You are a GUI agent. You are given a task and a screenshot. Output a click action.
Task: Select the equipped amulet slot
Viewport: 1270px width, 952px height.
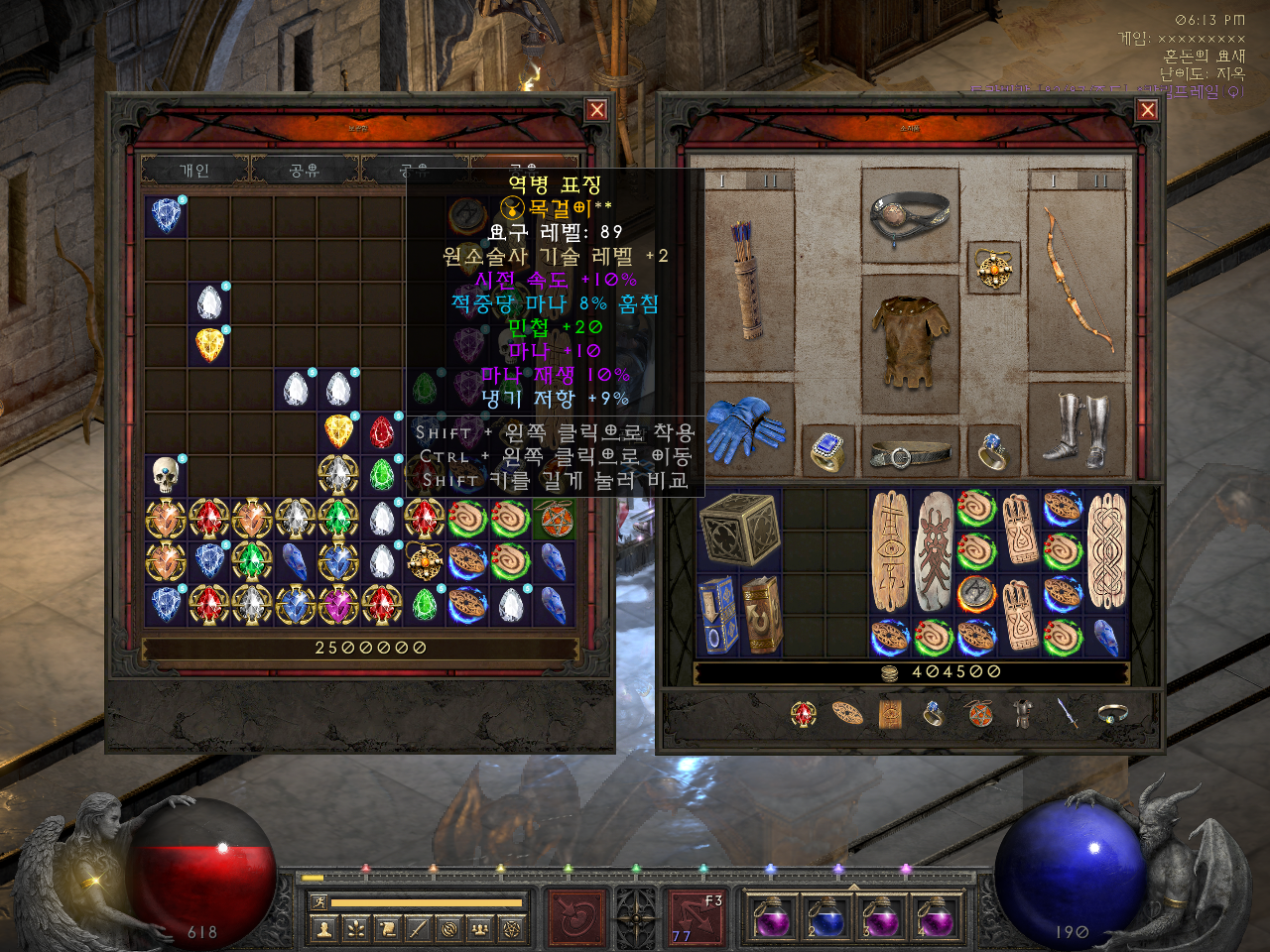[993, 268]
